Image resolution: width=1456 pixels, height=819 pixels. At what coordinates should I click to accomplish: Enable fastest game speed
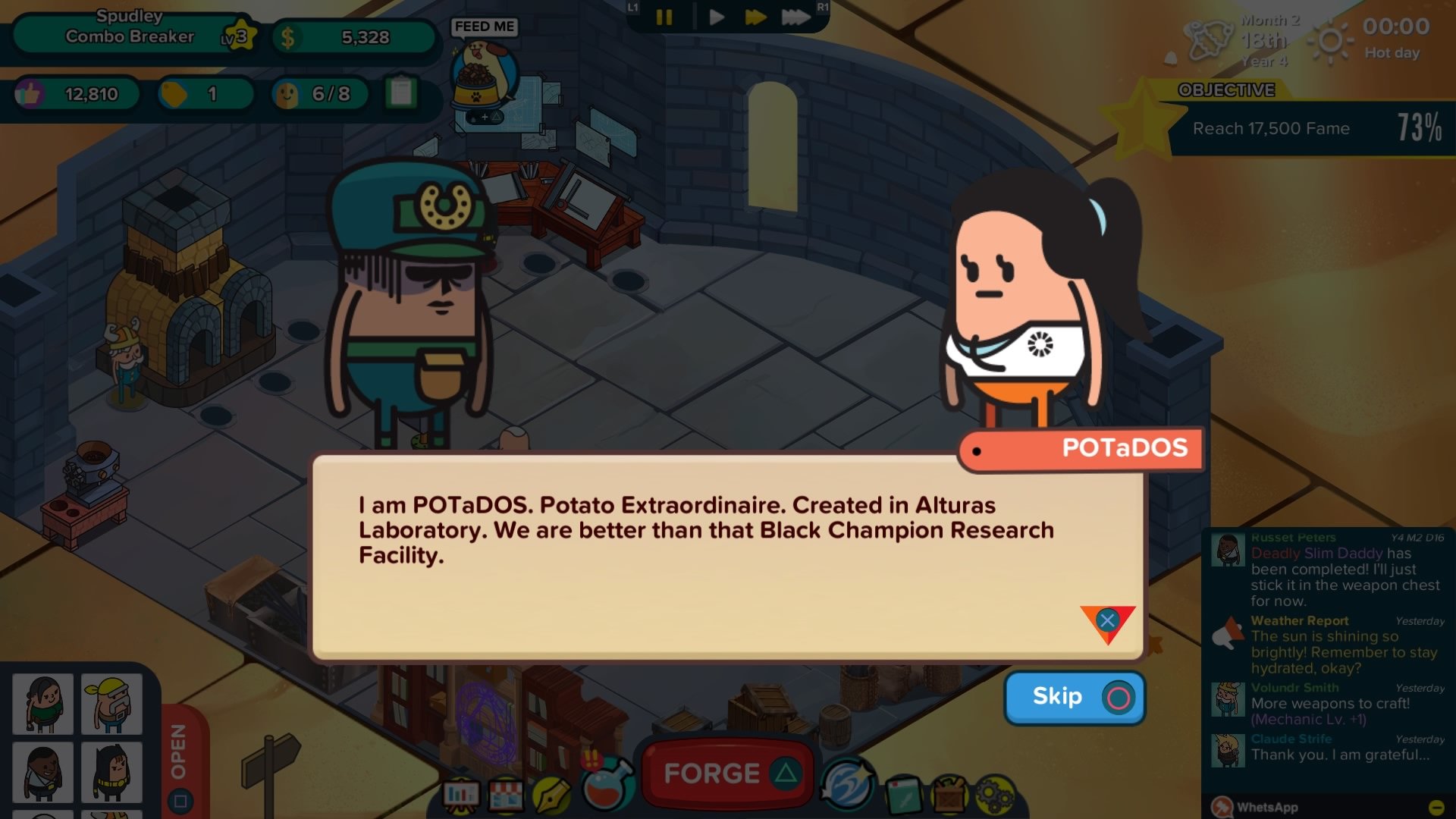(795, 17)
